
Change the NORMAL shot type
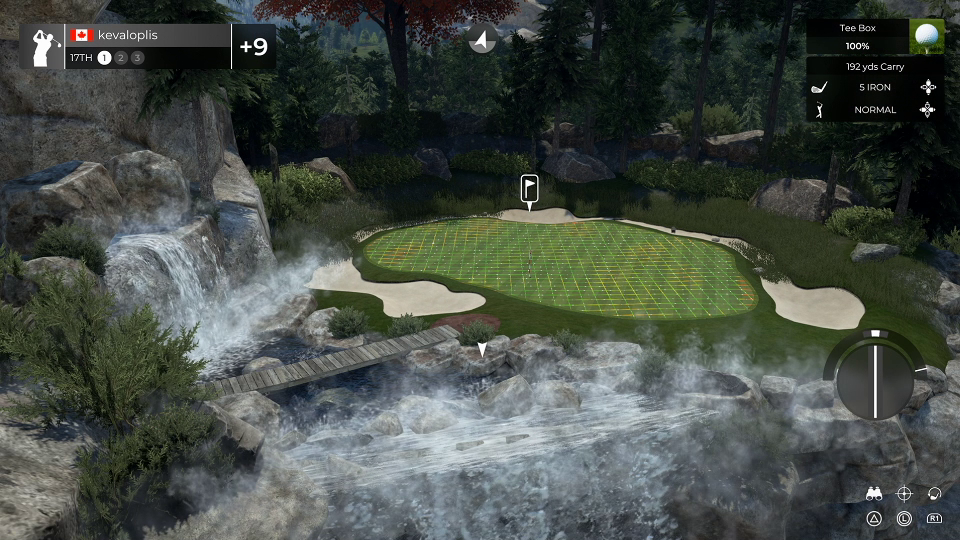pos(875,110)
